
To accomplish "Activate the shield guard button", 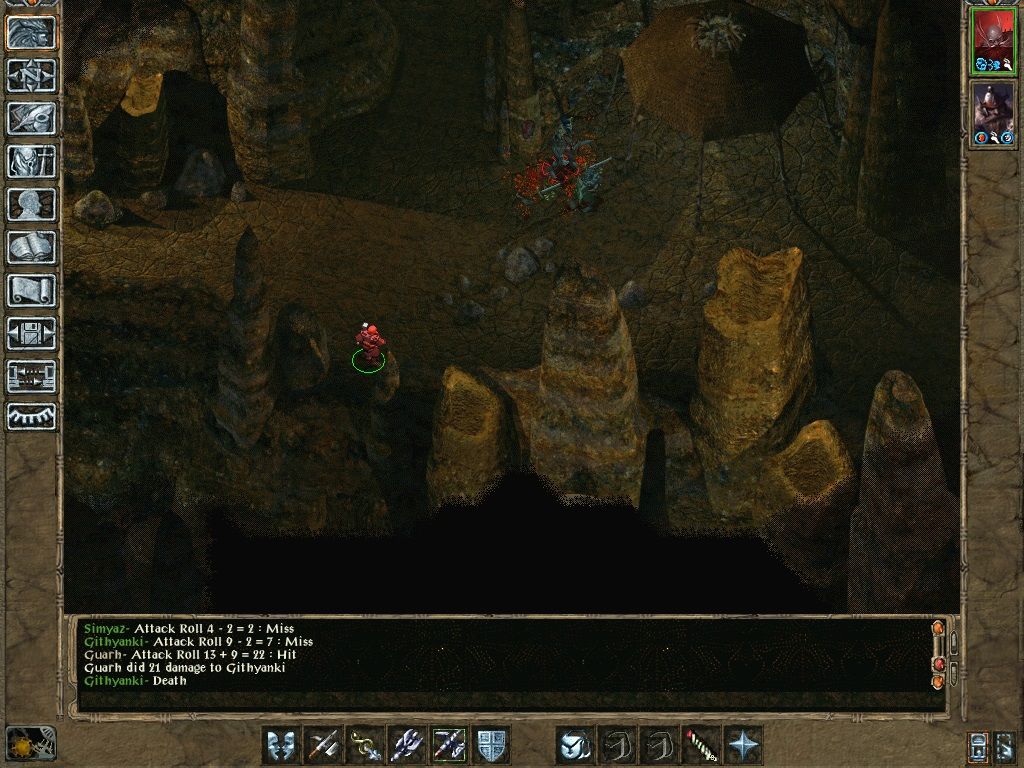I will click(x=492, y=745).
